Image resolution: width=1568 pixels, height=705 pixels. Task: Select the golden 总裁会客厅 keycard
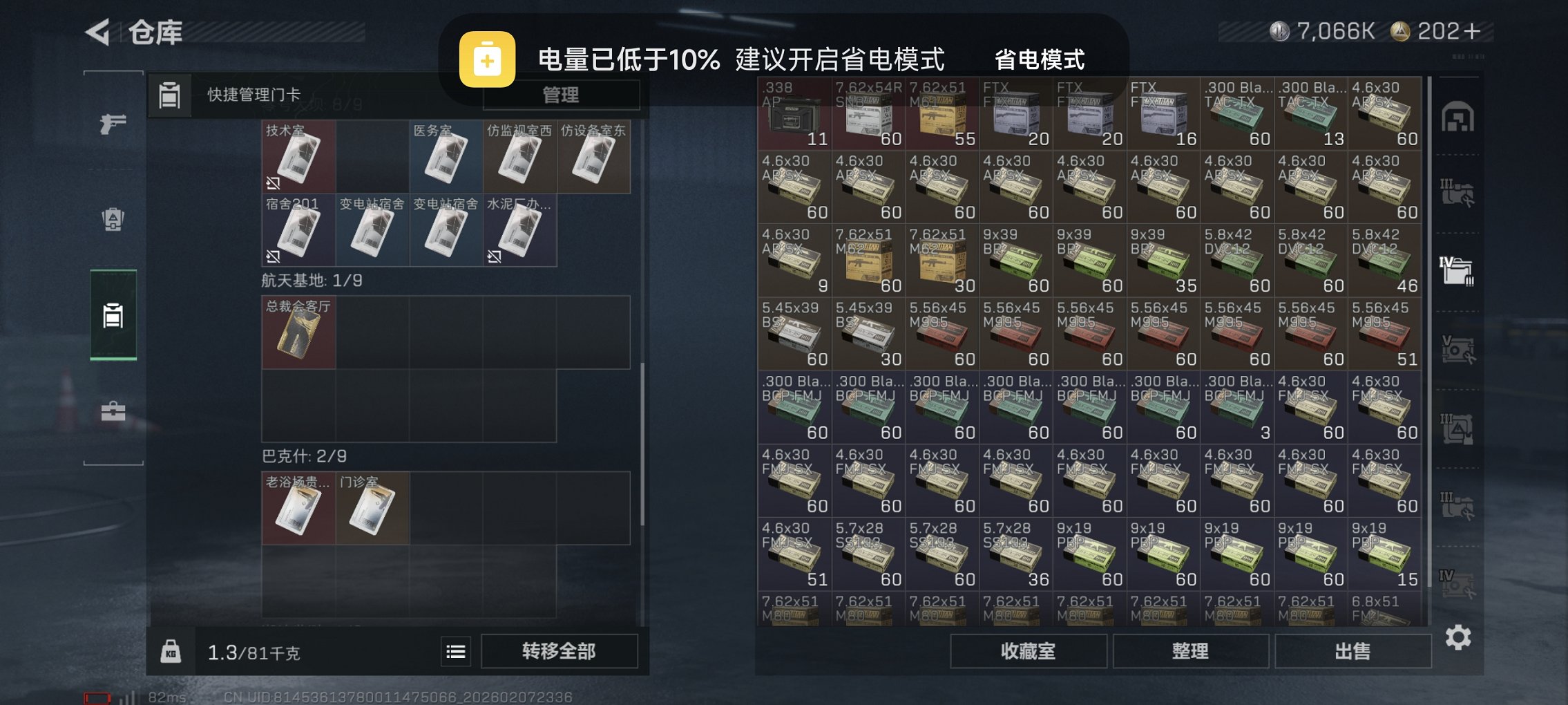point(298,333)
